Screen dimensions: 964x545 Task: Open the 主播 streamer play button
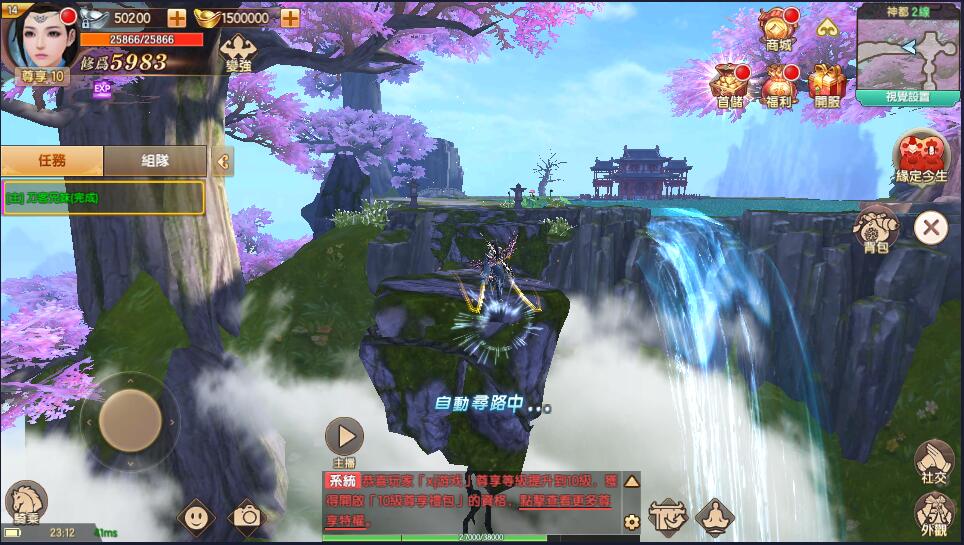tap(344, 436)
